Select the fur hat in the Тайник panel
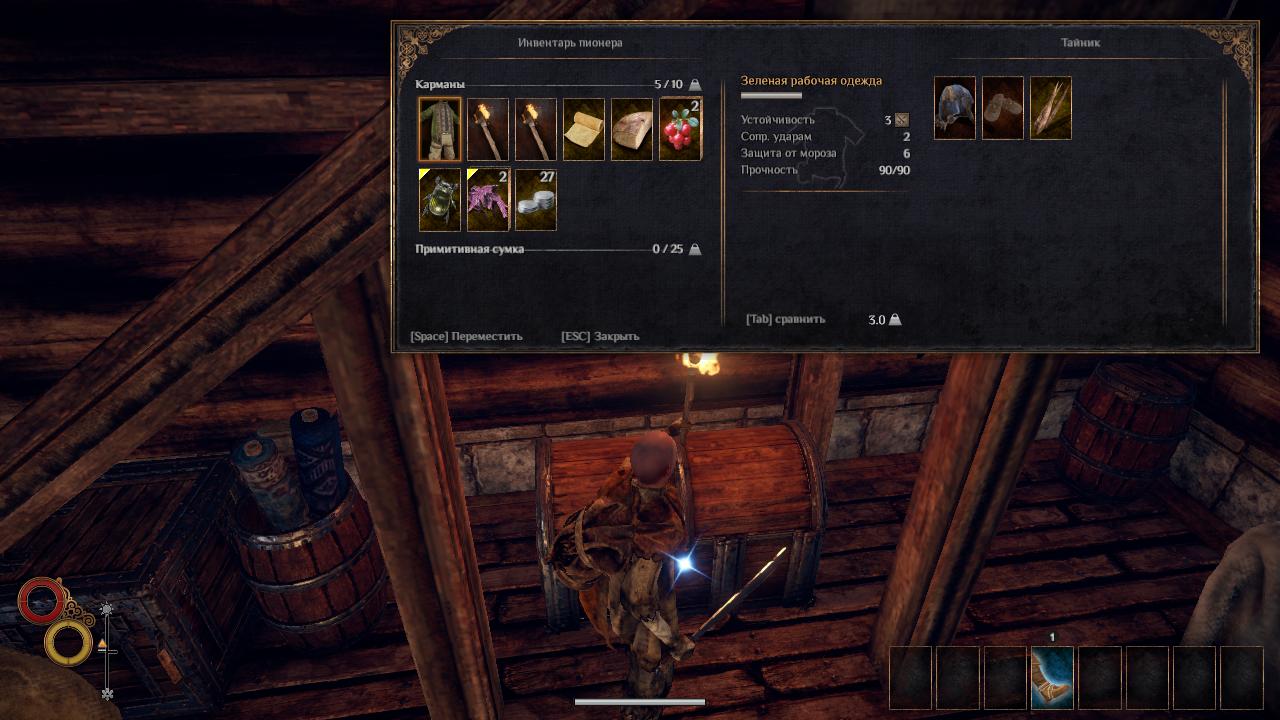1280x720 pixels. pos(954,108)
